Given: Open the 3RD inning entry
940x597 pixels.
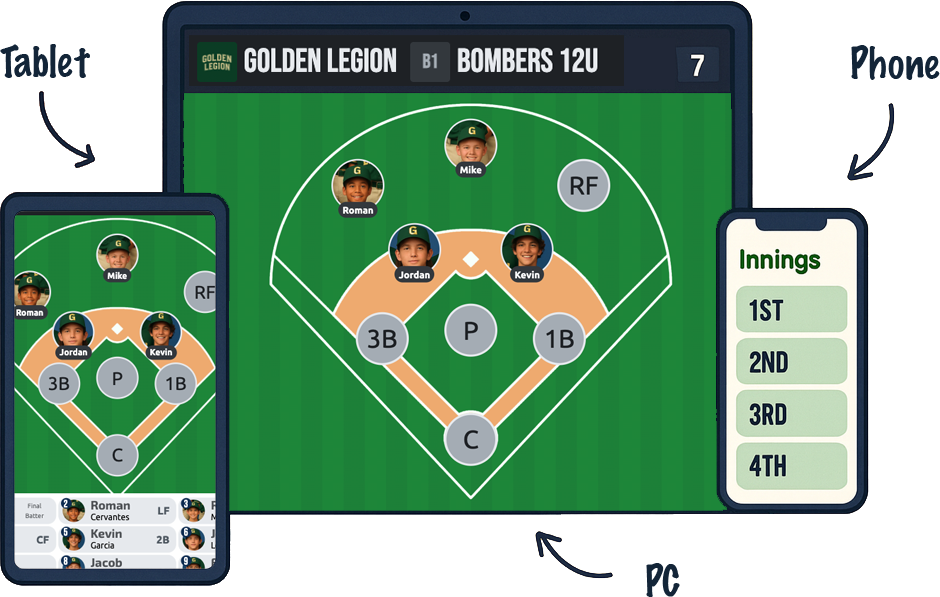Looking at the screenshot, I should pyautogui.click(x=790, y=414).
